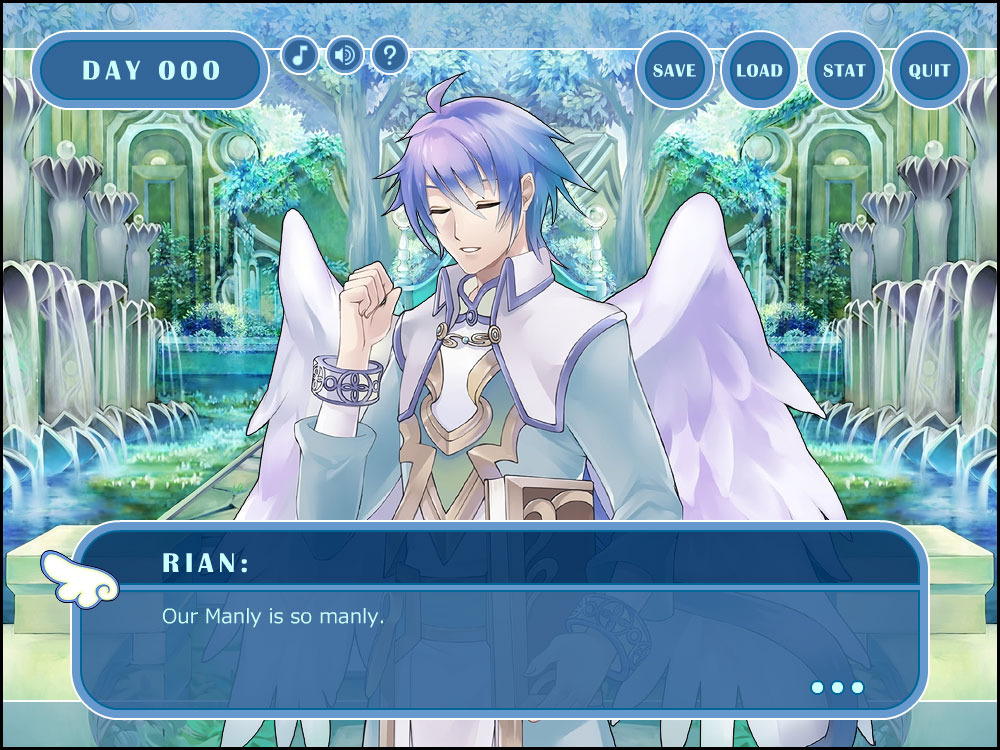Toggle the music note icon

tap(299, 54)
